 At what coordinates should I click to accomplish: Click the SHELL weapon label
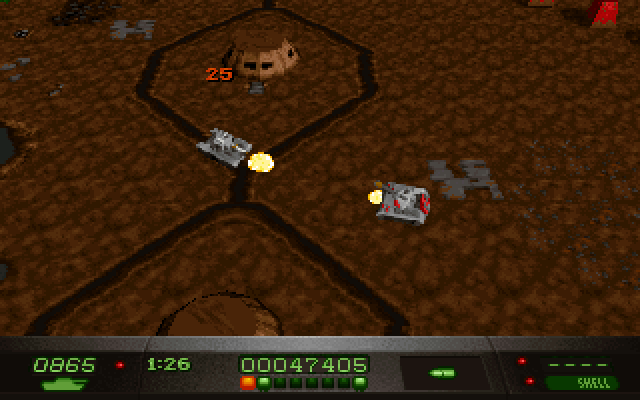point(583,382)
